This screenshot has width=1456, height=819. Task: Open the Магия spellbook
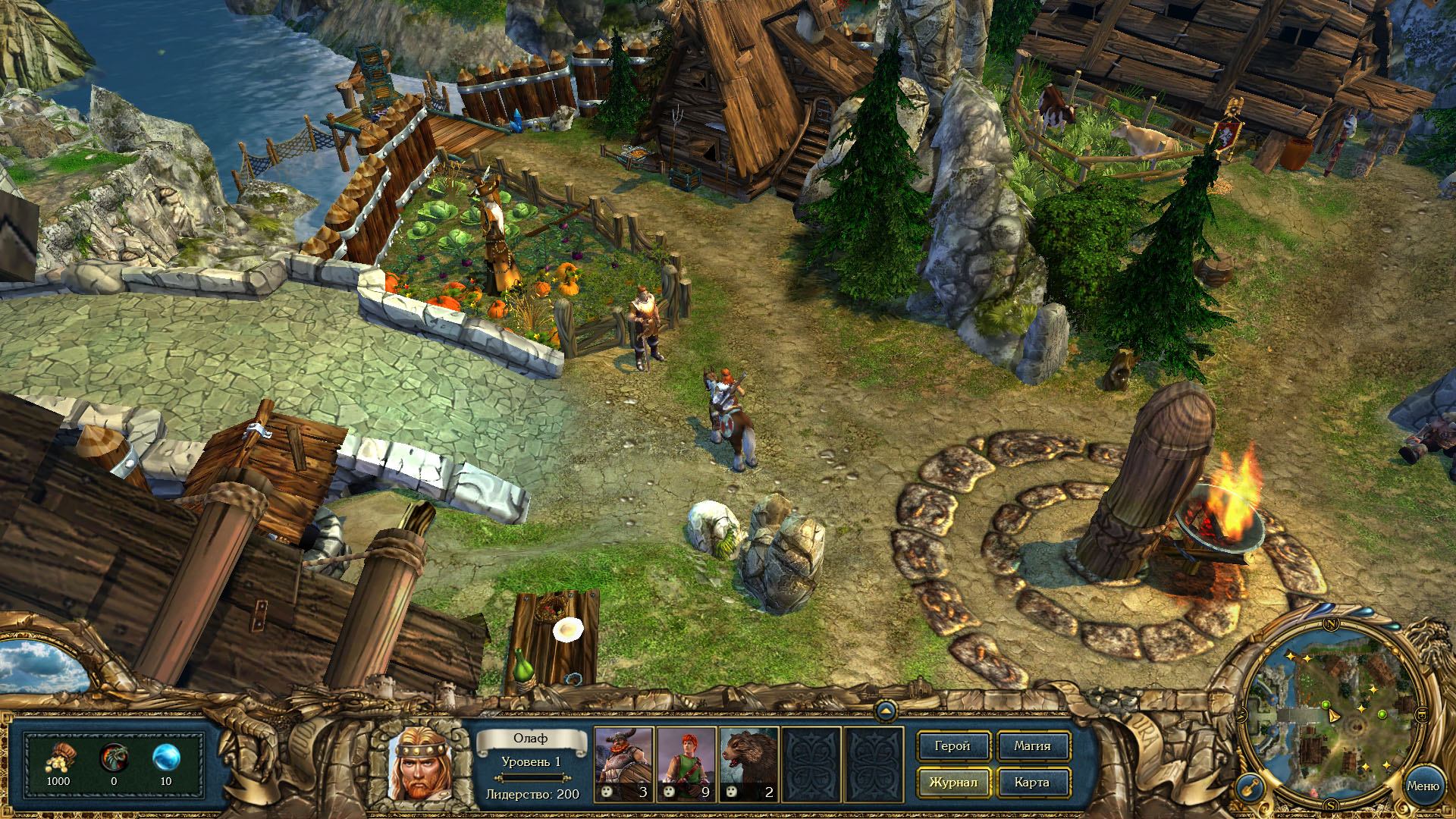(x=1032, y=746)
